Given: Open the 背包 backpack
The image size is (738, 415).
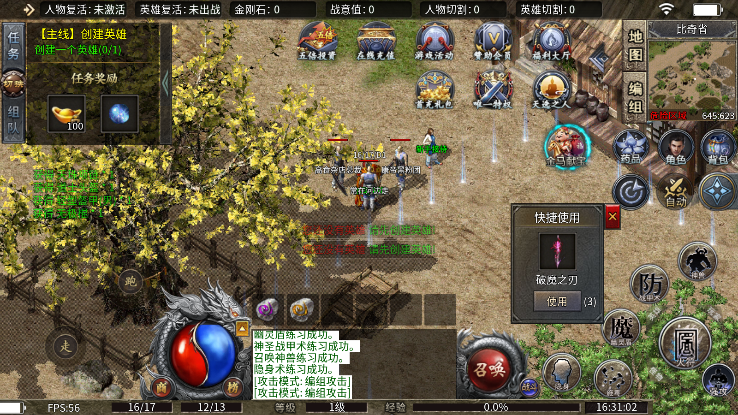Looking at the screenshot, I should tap(718, 147).
